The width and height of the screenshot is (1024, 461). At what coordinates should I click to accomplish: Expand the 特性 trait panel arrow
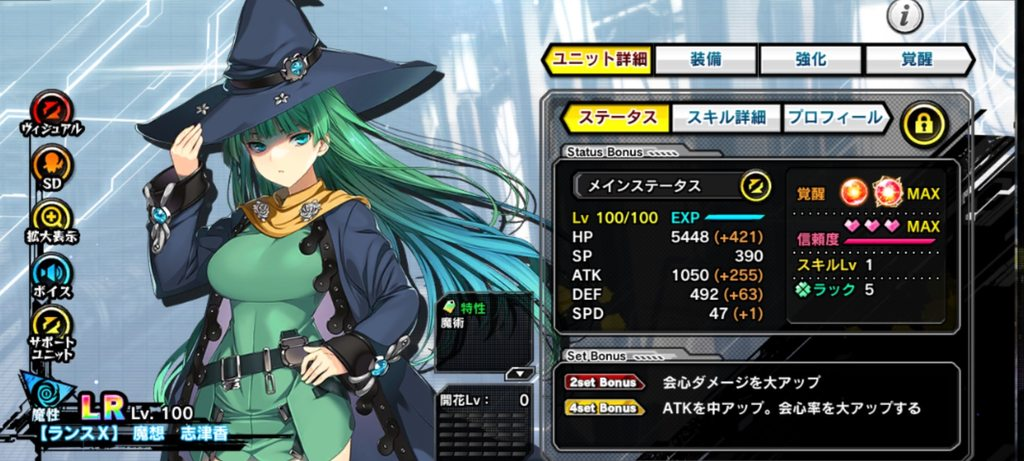[517, 374]
